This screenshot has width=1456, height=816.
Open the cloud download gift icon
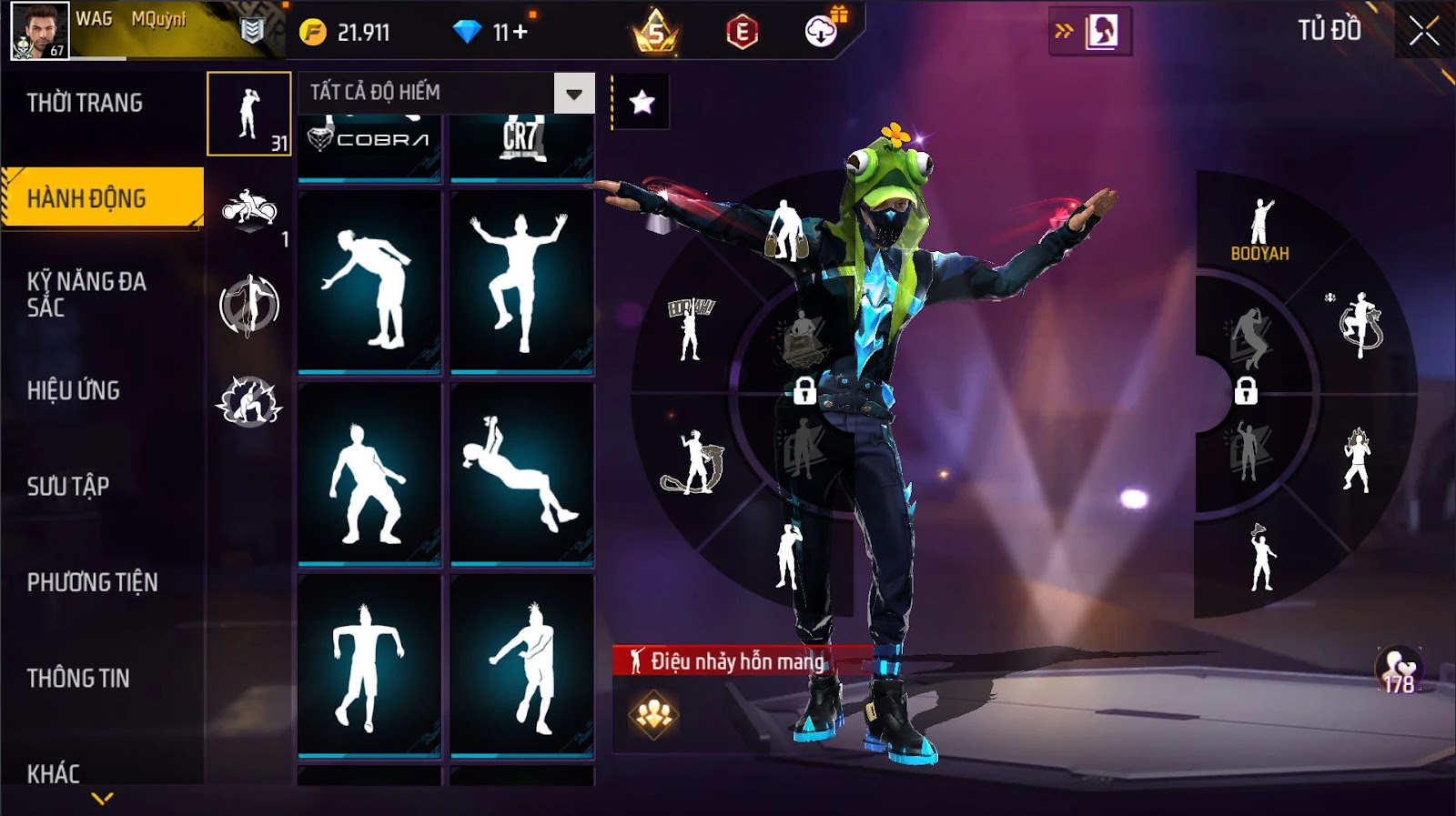pyautogui.click(x=822, y=32)
